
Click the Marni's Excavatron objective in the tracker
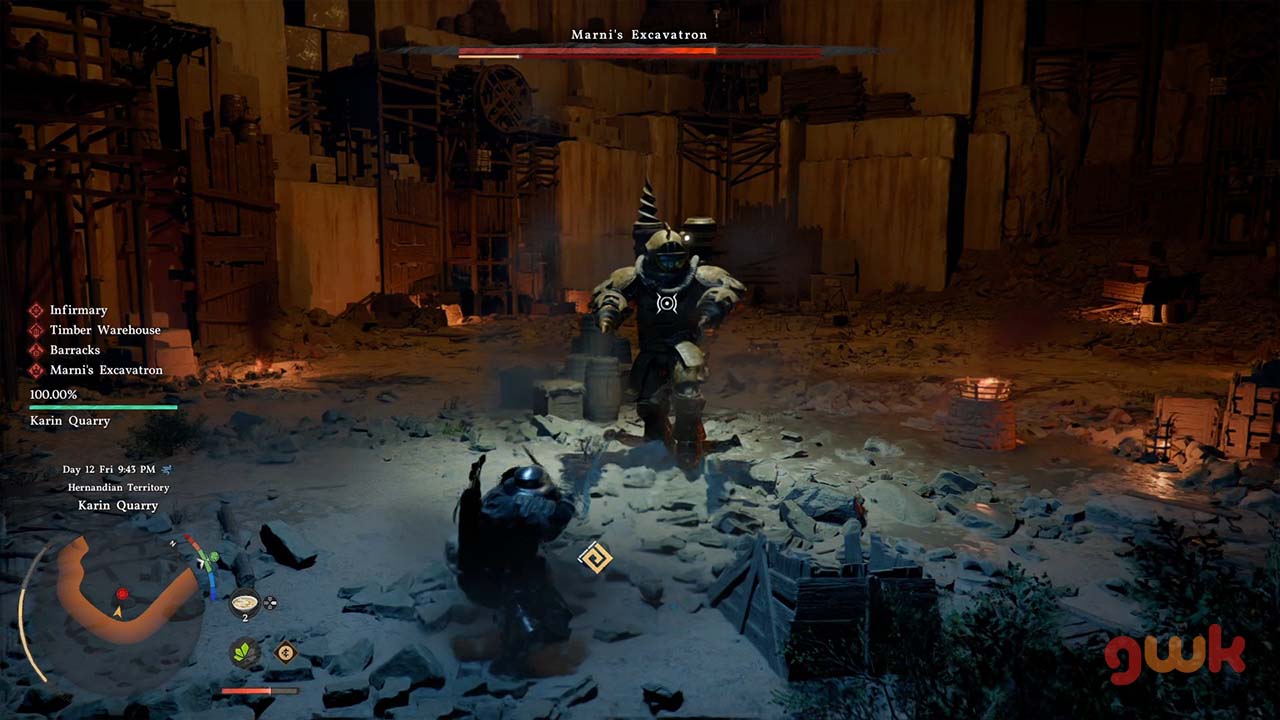click(105, 370)
